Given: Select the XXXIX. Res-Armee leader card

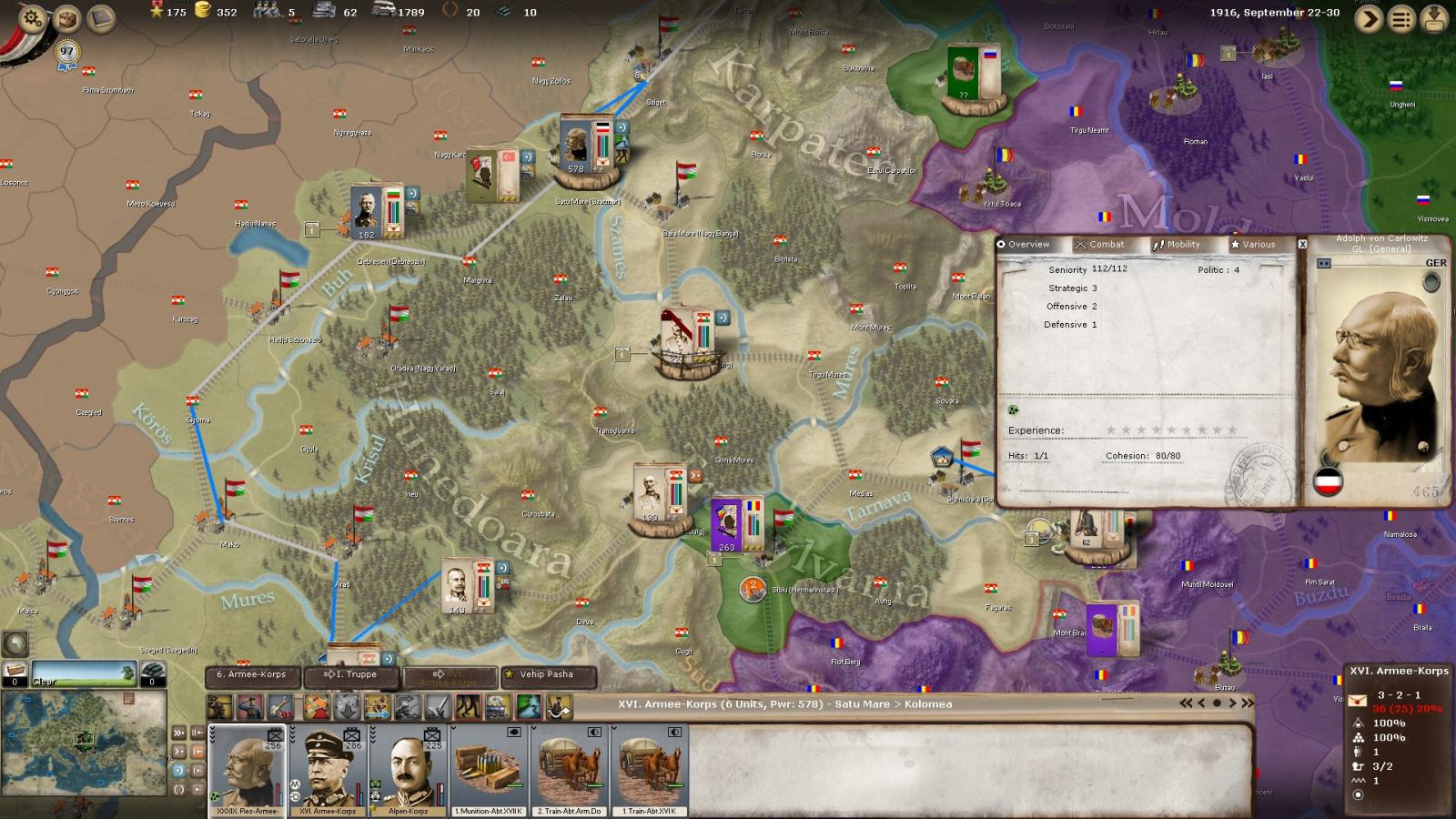Looking at the screenshot, I should (248, 770).
